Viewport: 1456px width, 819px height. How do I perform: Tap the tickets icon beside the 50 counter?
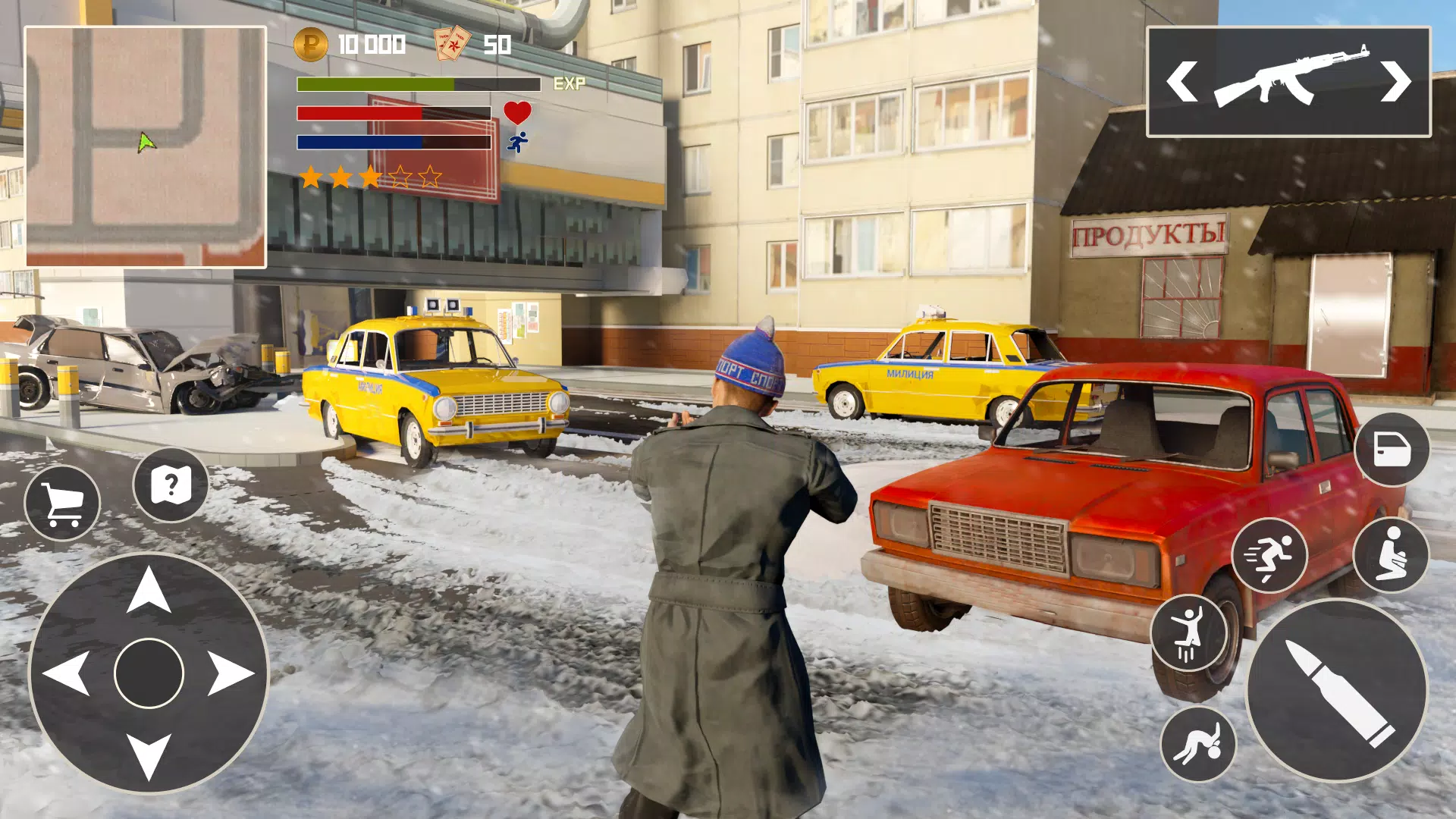(451, 44)
